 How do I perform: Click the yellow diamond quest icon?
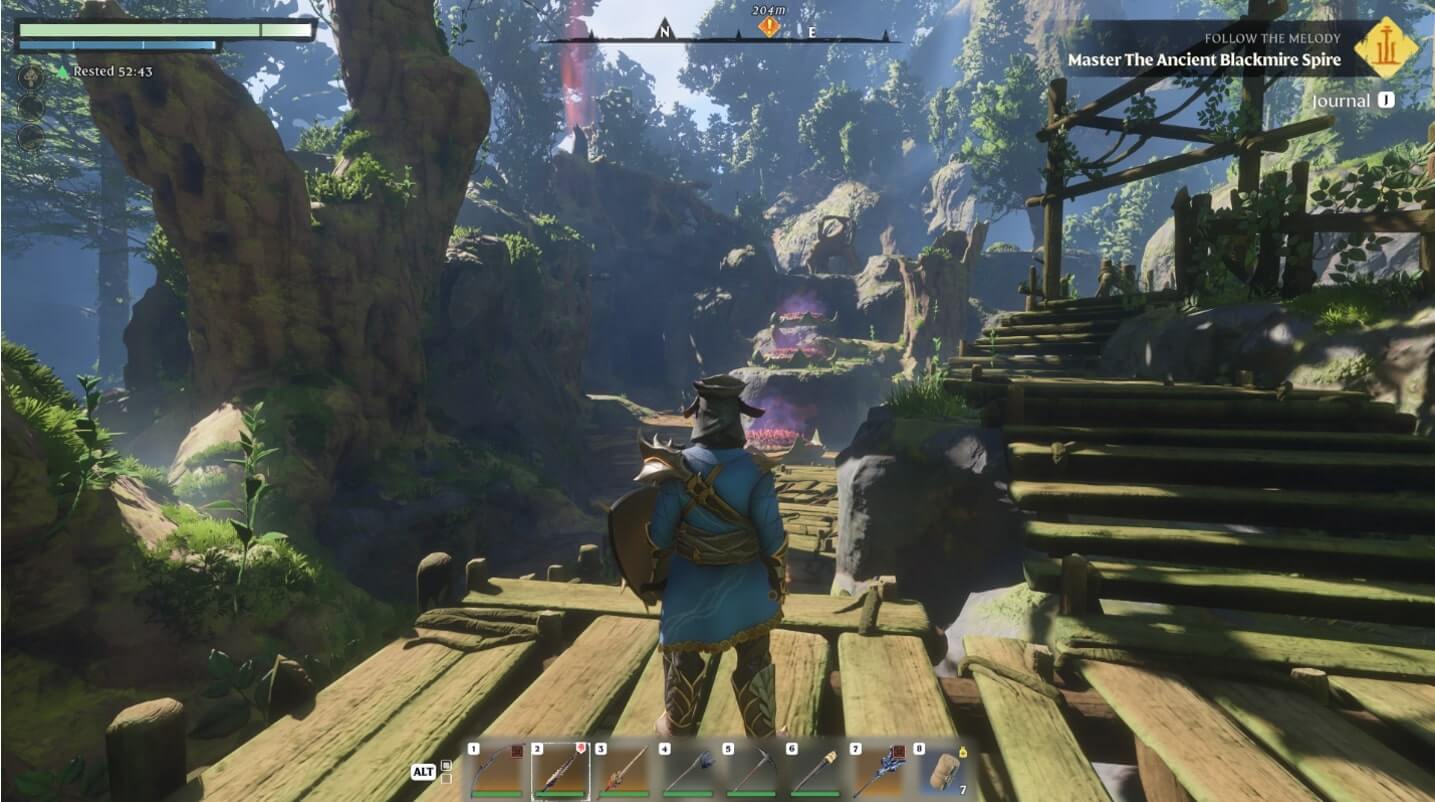[1386, 48]
